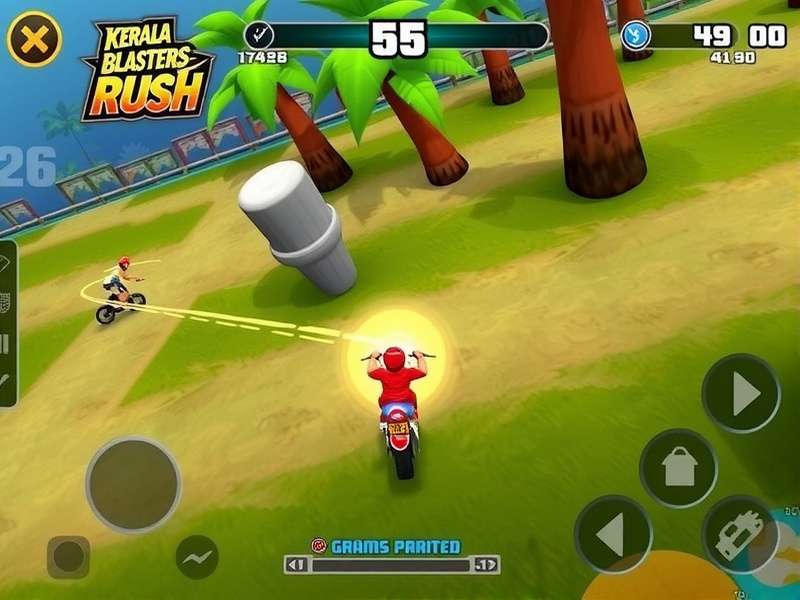Tap the round lightning bolt button

click(197, 556)
